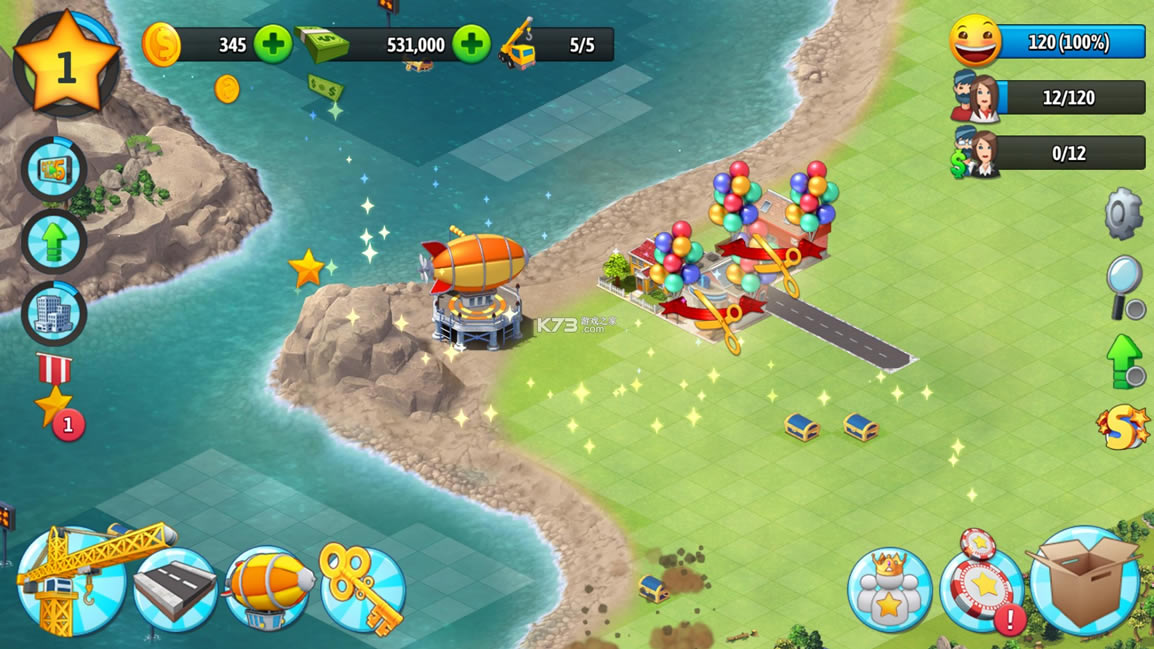
Task: Activate the magnifying glass search tool
Action: point(1125,285)
